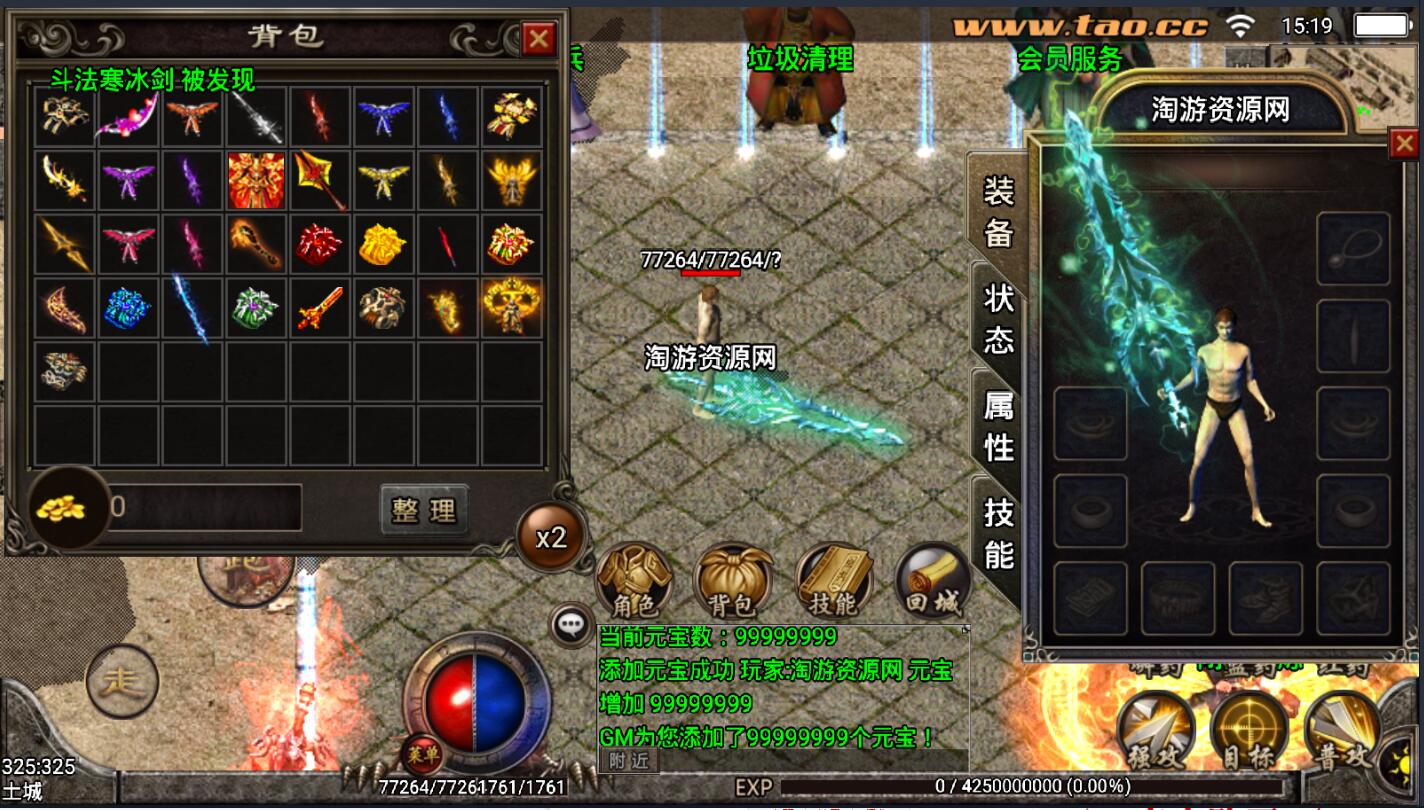This screenshot has height=810, width=1424.
Task: Toggle the 背包 bag button
Action: [x=733, y=581]
